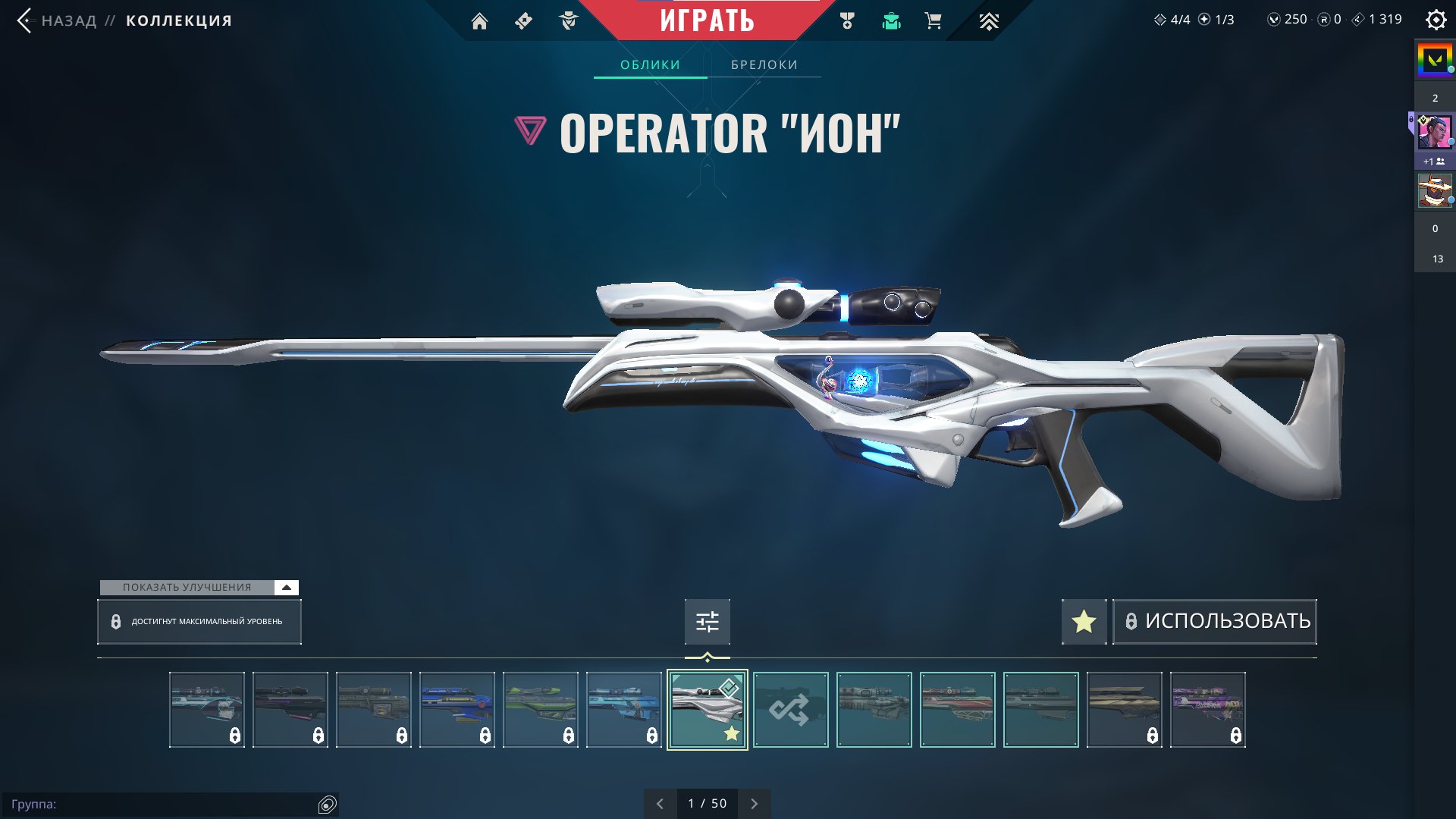Click the red ИГРАТЬ play button
The width and height of the screenshot is (1456, 819).
707,20
